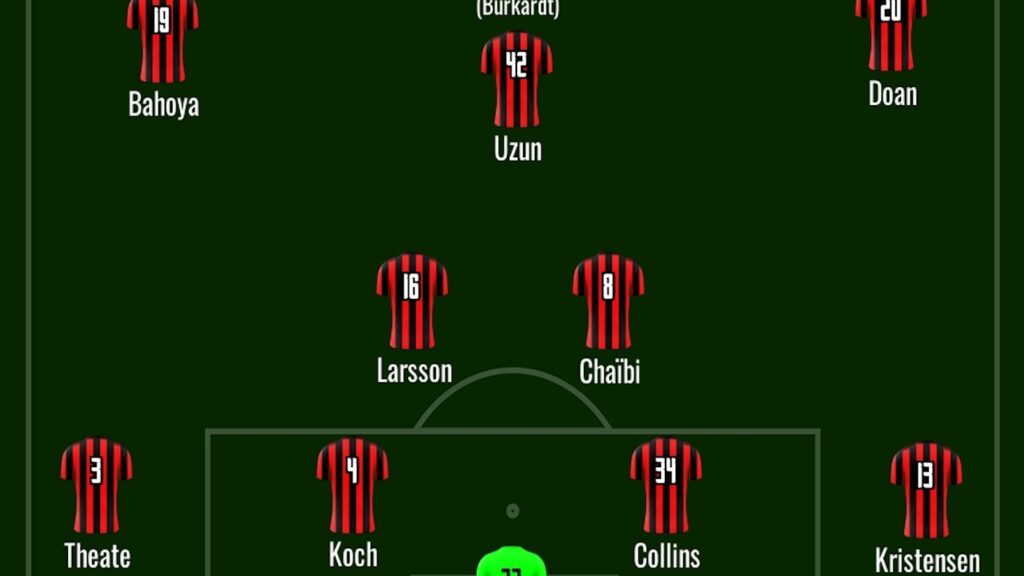This screenshot has height=576, width=1024.
Task: Select Theate's number 3 shirt
Action: coord(96,485)
